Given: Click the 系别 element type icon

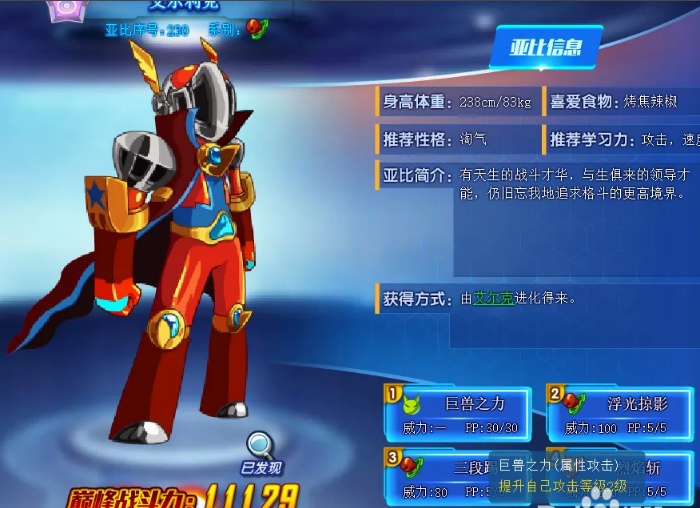Looking at the screenshot, I should tap(257, 28).
